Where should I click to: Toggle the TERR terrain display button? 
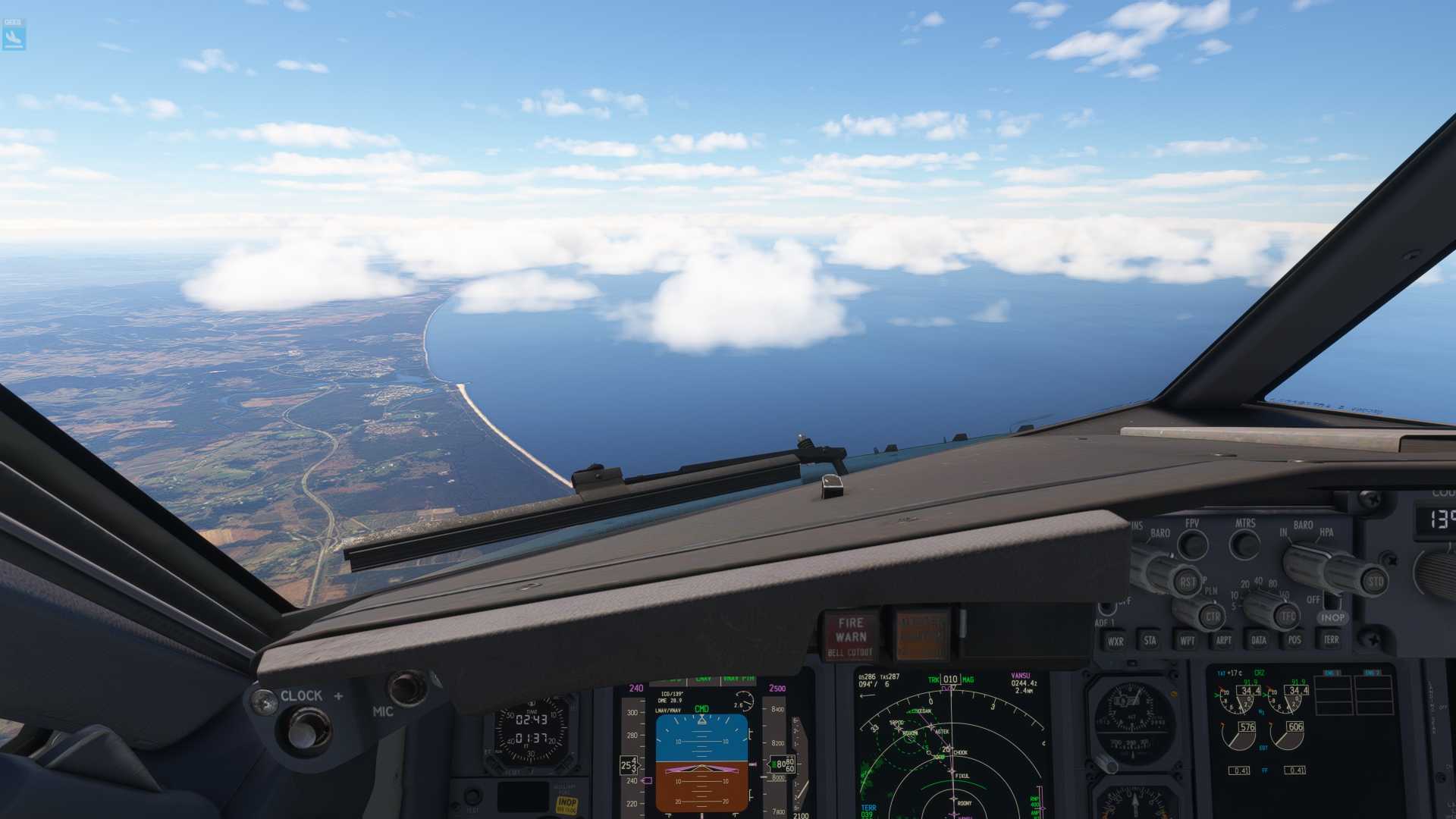(x=1331, y=640)
